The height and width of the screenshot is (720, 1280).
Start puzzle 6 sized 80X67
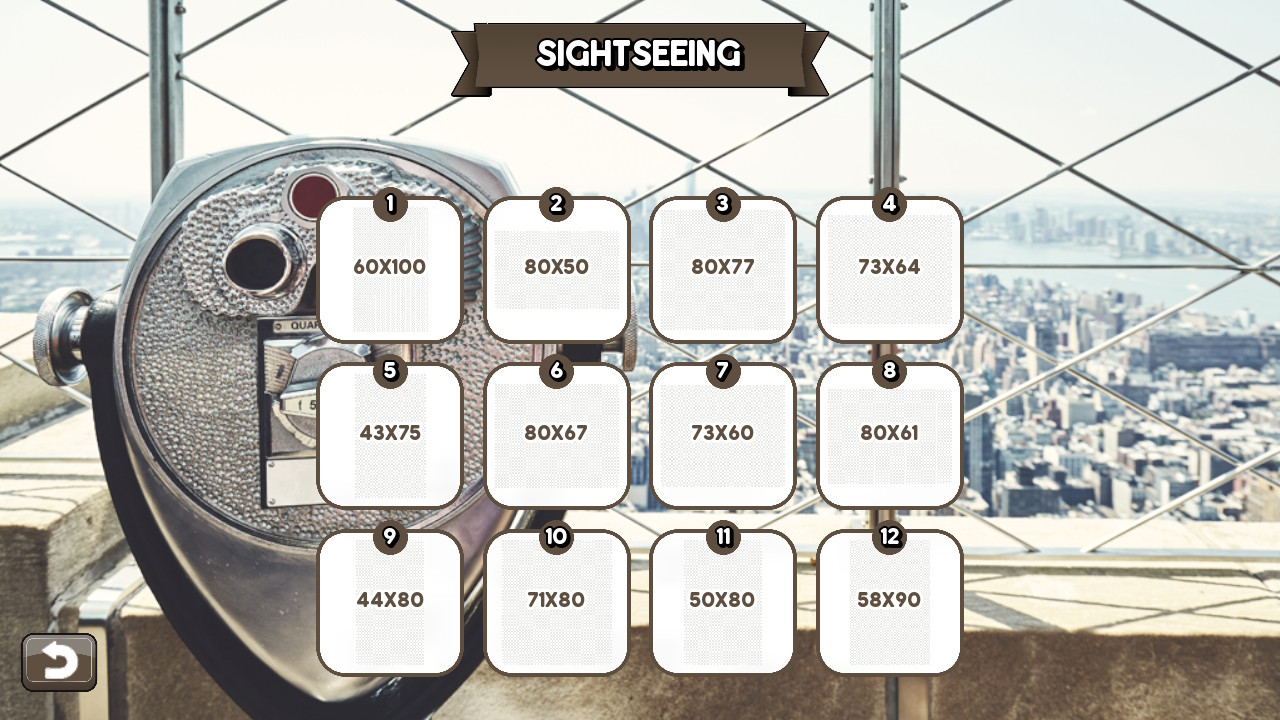click(556, 435)
